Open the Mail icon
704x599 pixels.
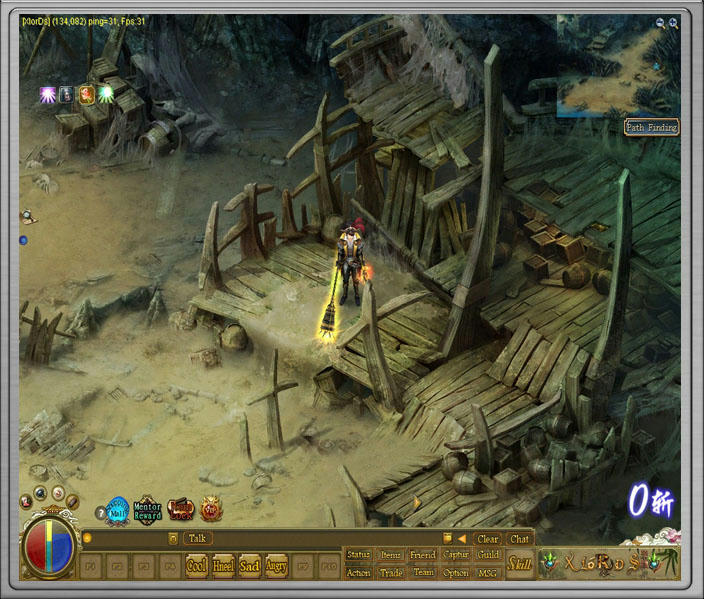tap(118, 510)
